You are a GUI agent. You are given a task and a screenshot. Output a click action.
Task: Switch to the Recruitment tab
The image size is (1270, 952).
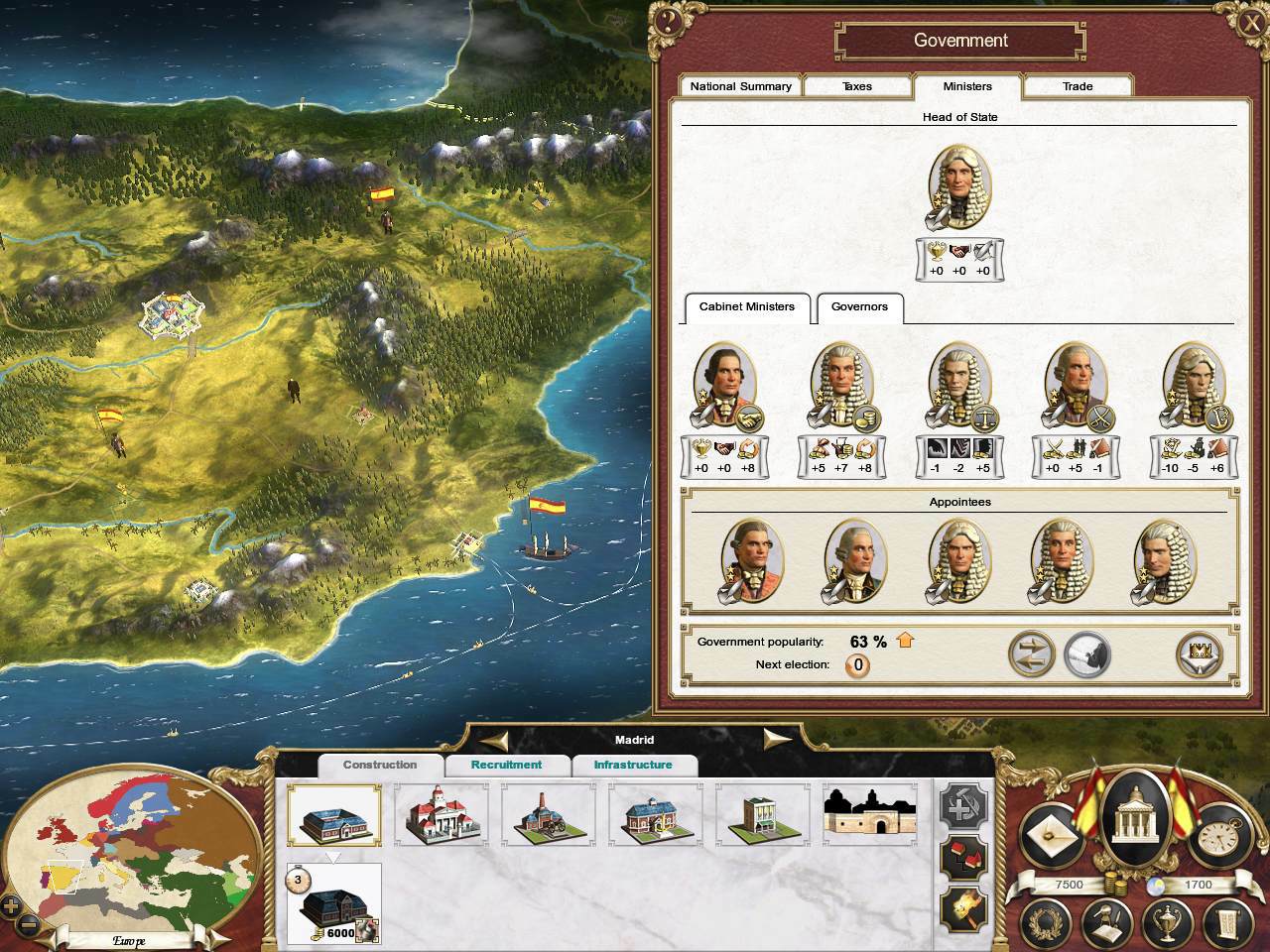[x=507, y=765]
